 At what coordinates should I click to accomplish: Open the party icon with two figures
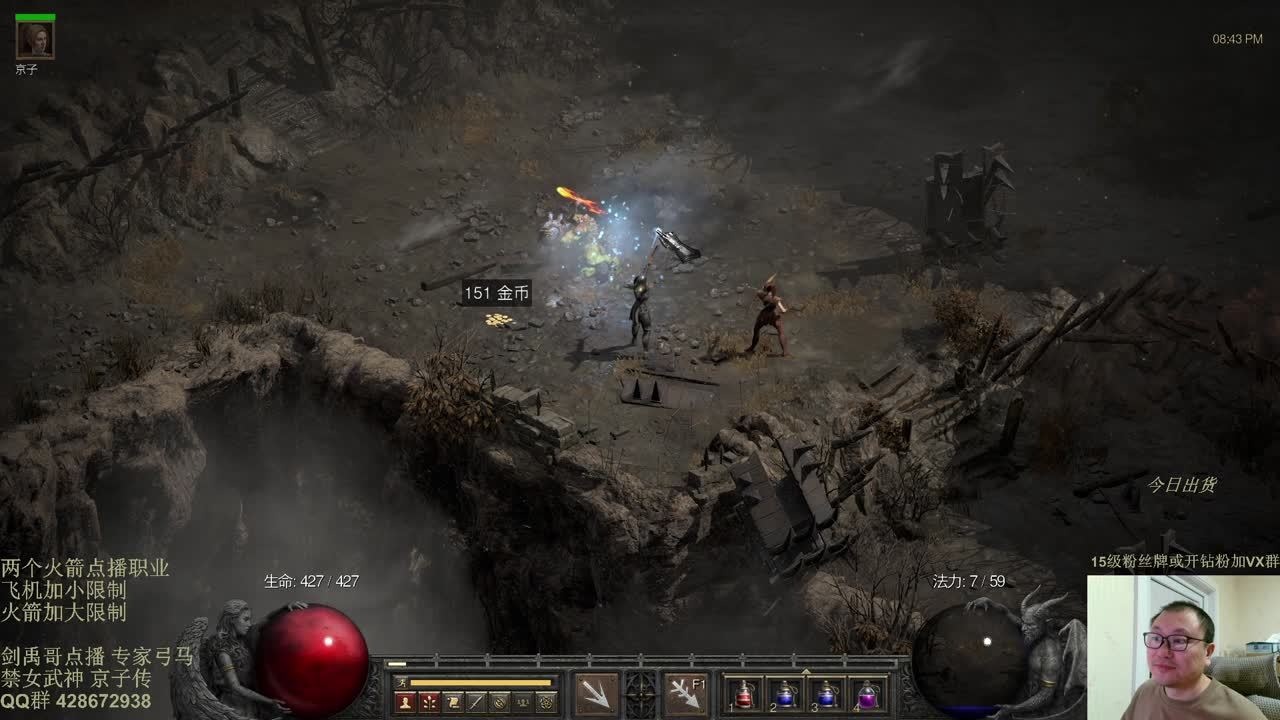[523, 702]
